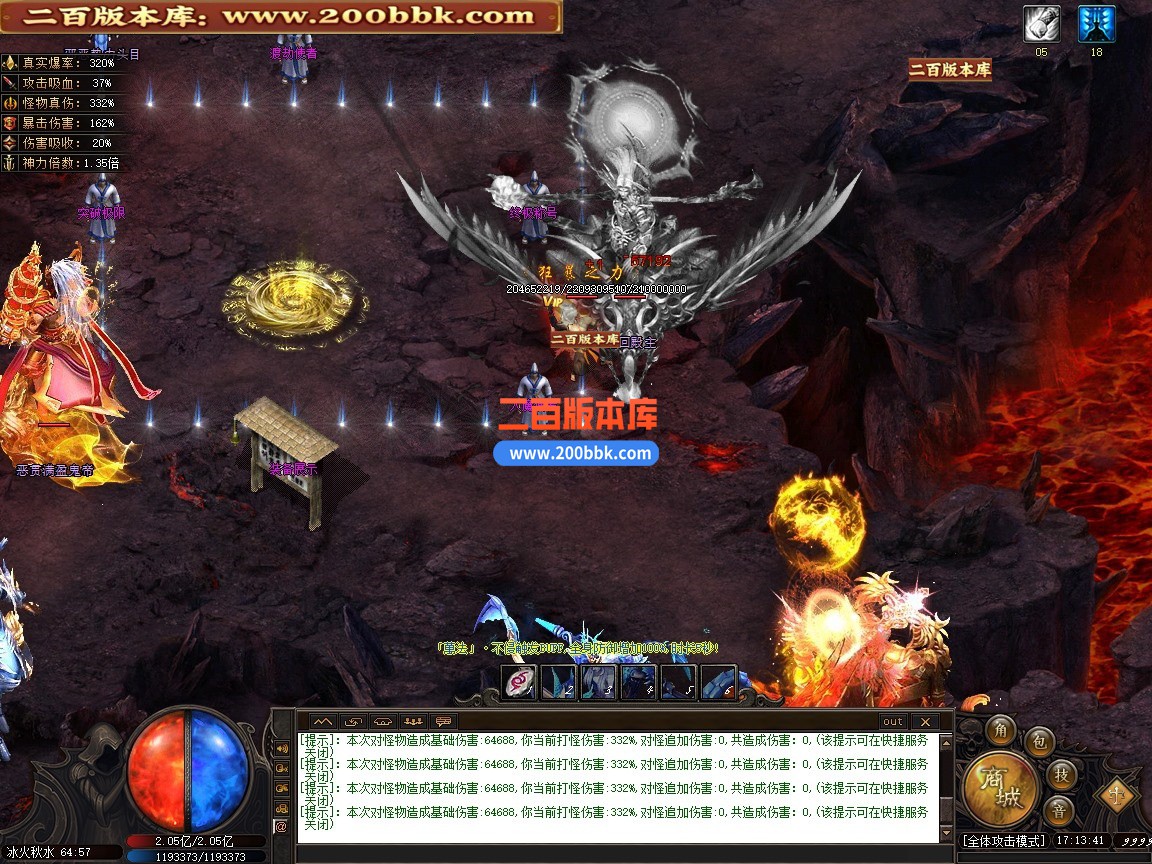The width and height of the screenshot is (1152, 864).
Task: Switch the 全体攻击模式 attack mode label
Action: pyautogui.click(x=1003, y=841)
